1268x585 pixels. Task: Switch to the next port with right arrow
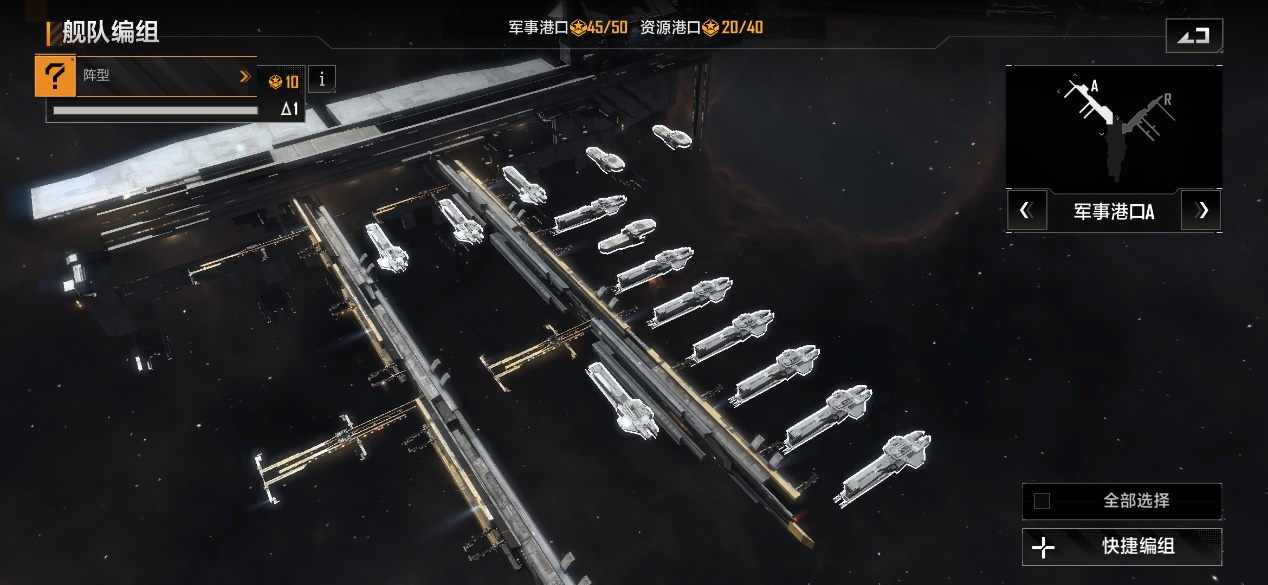pos(1202,211)
